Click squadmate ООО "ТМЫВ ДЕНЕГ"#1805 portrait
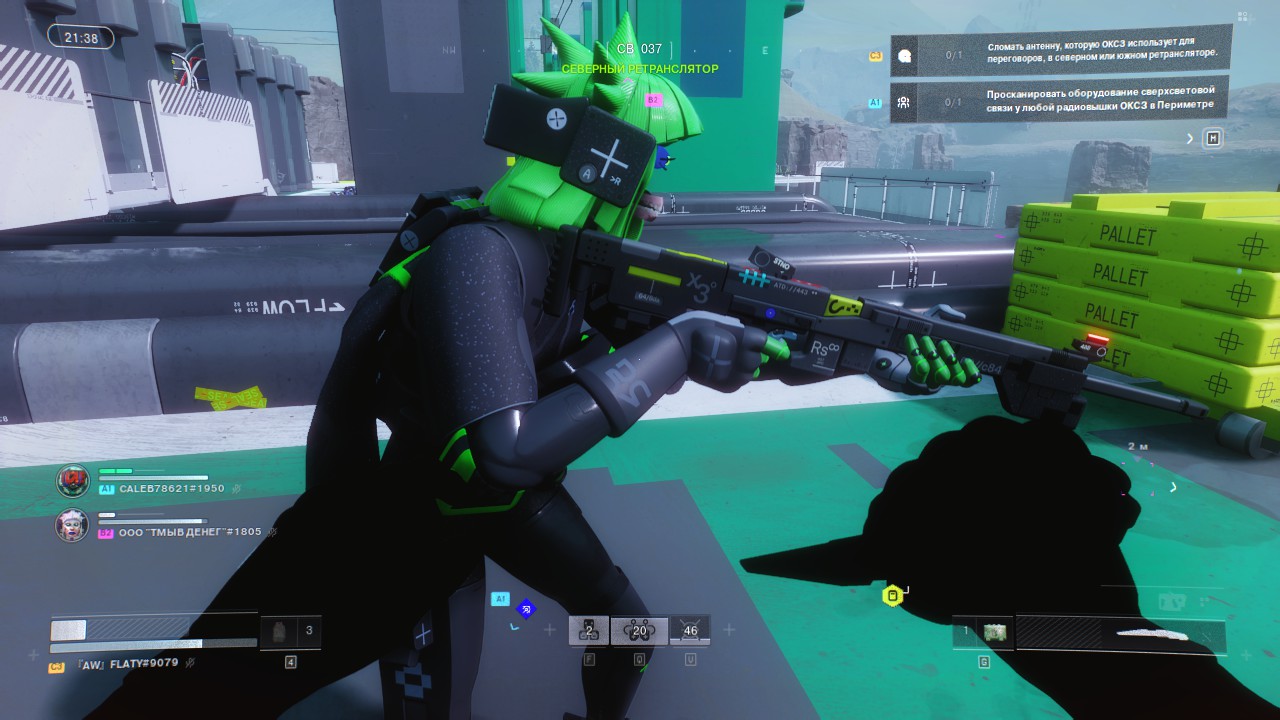This screenshot has height=720, width=1280. click(x=72, y=526)
